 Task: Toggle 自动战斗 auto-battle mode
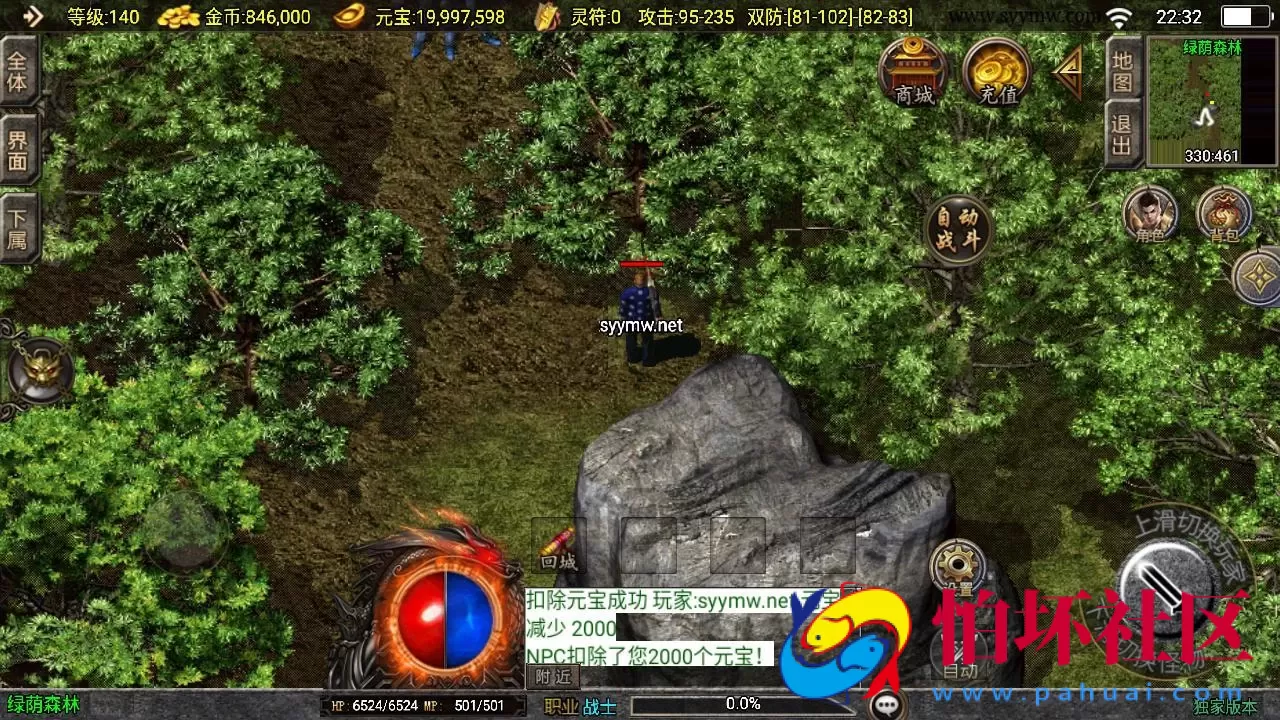[x=959, y=228]
